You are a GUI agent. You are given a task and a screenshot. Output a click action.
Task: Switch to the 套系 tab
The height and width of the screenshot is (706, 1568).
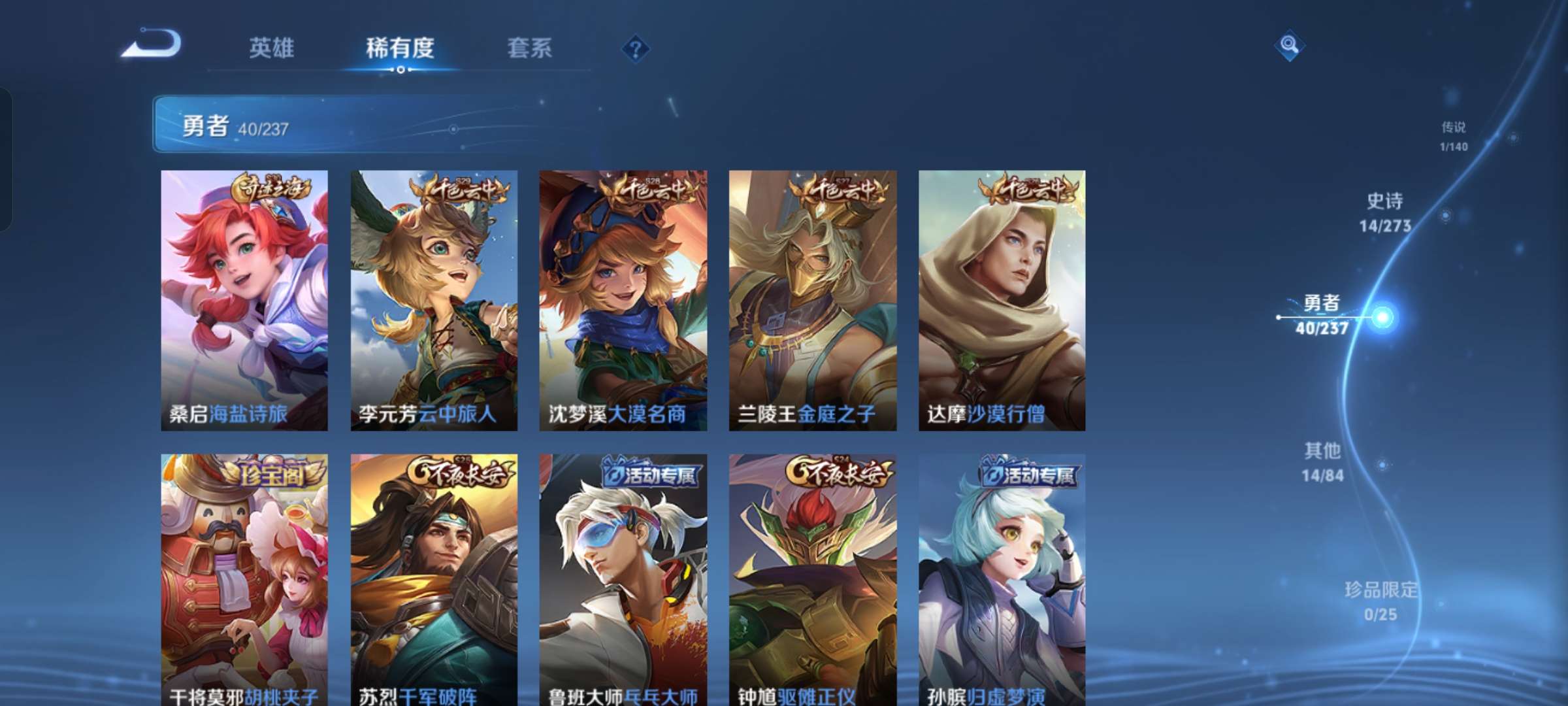(529, 47)
